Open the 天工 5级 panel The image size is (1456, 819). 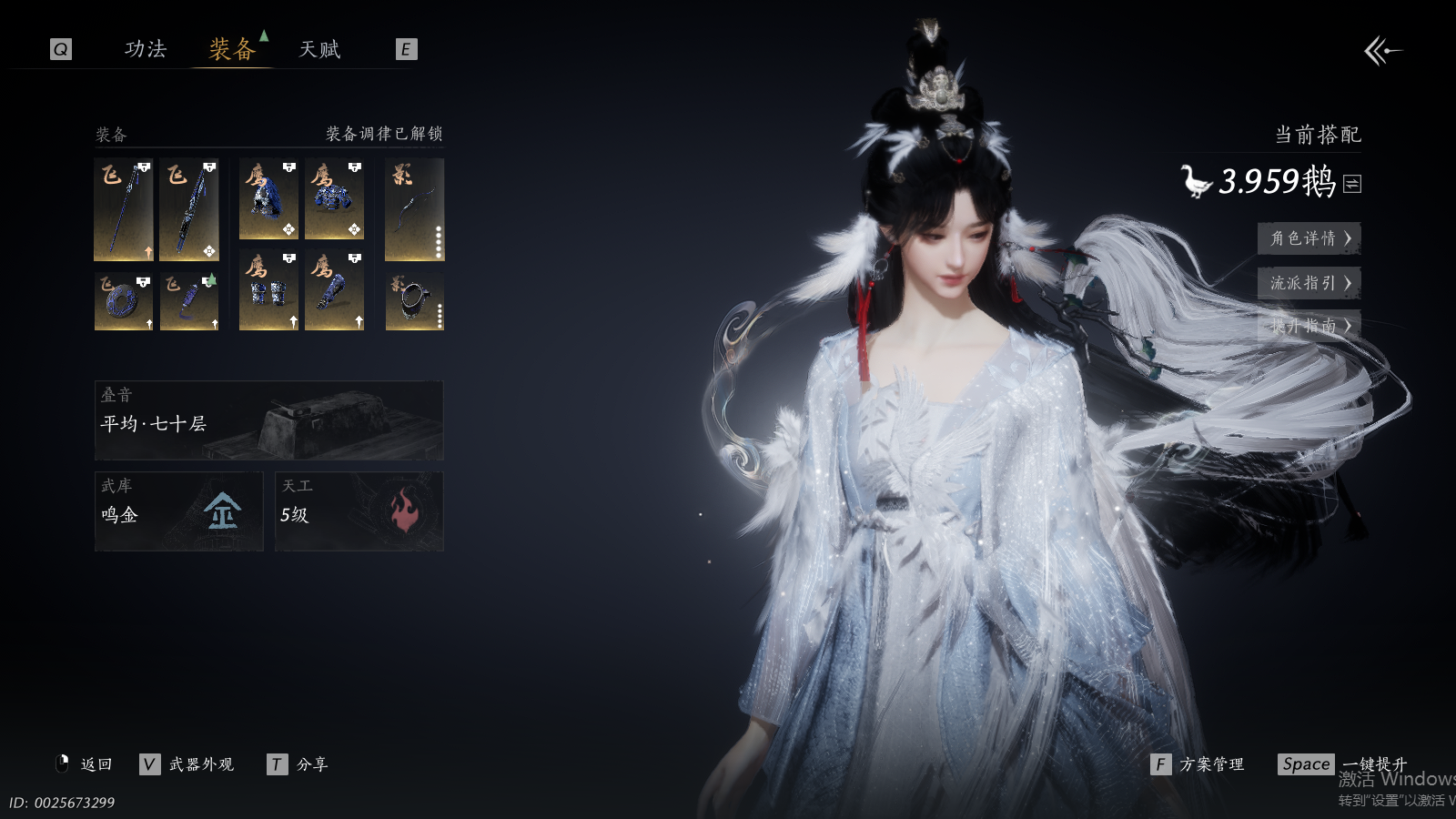pyautogui.click(x=359, y=511)
